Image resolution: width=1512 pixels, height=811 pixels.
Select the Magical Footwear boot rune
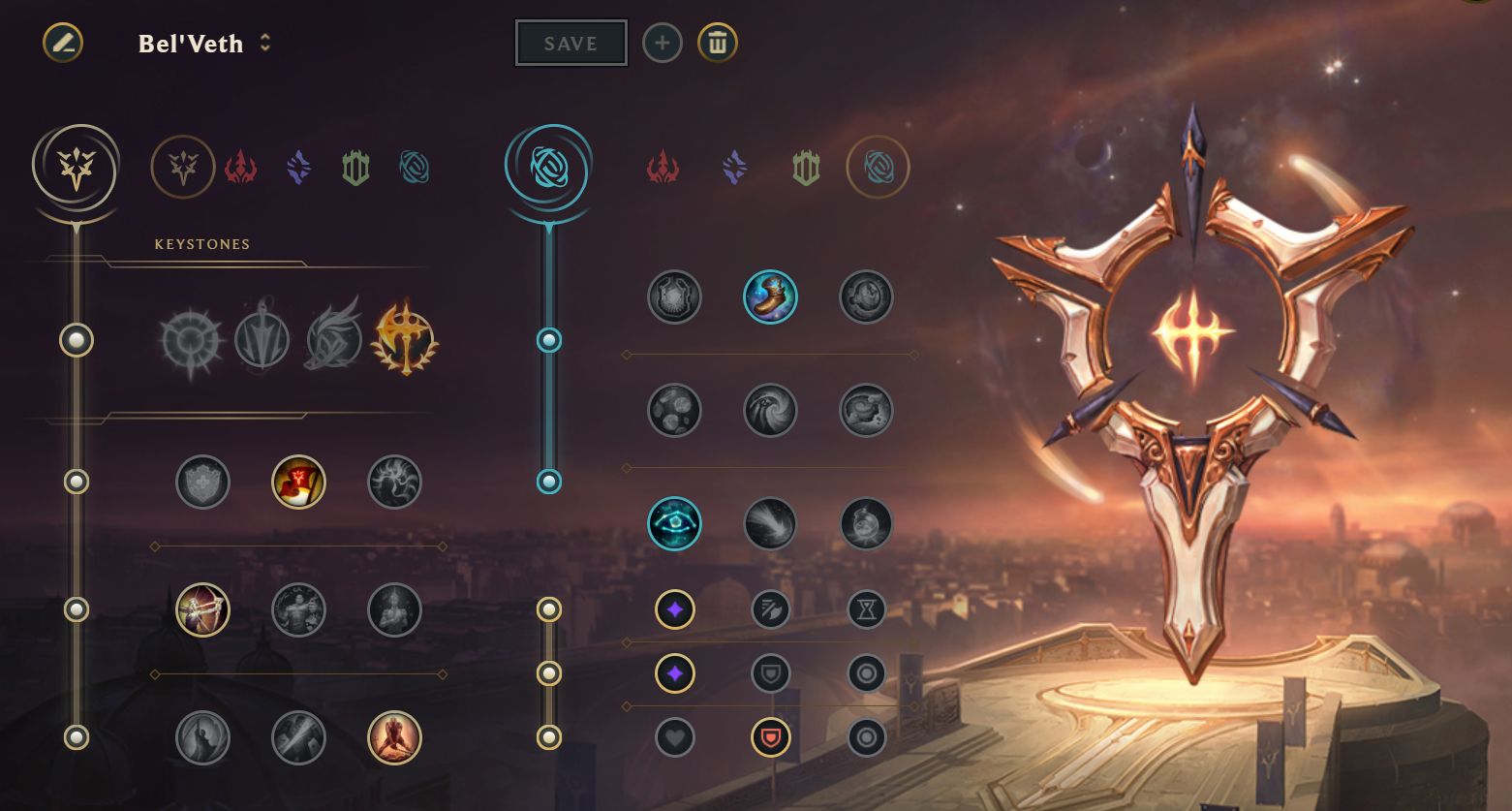770,296
